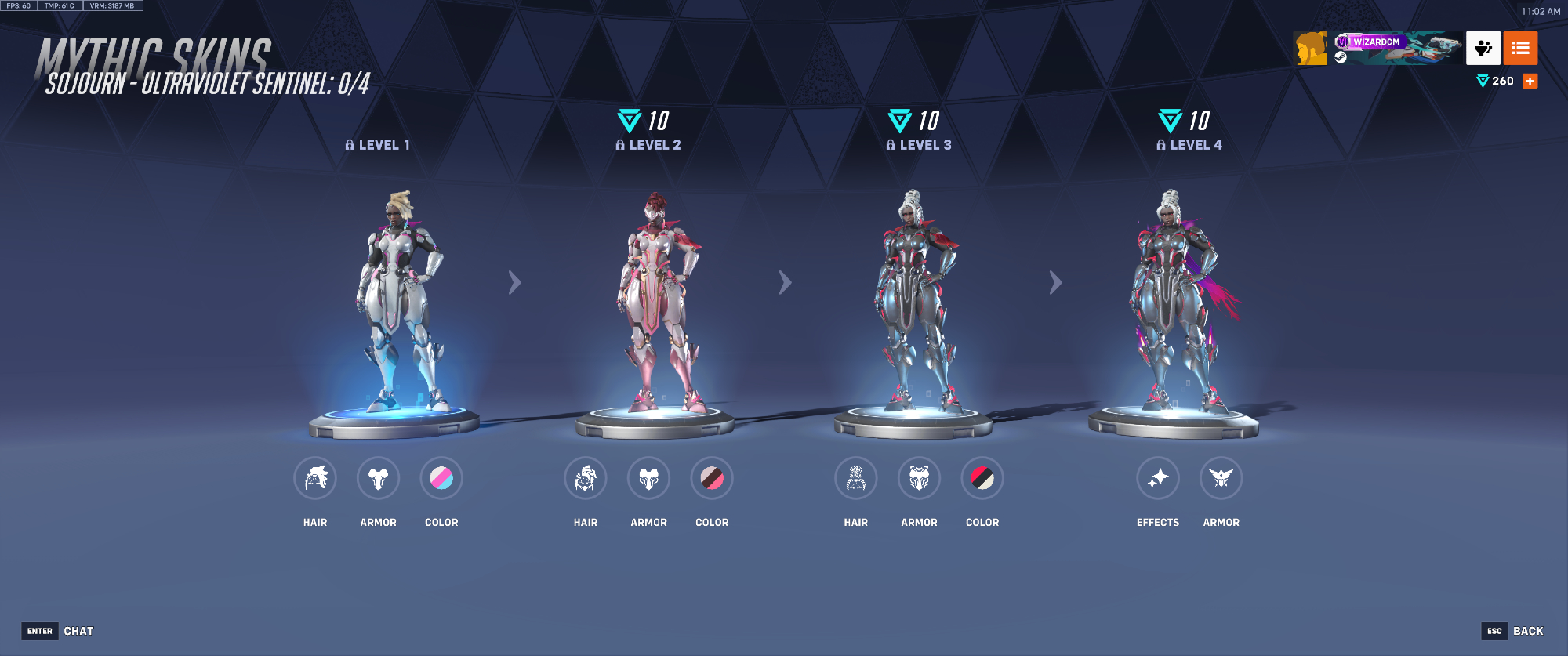Open the Level 3 Armor option
The height and width of the screenshot is (656, 1568).
[x=919, y=478]
